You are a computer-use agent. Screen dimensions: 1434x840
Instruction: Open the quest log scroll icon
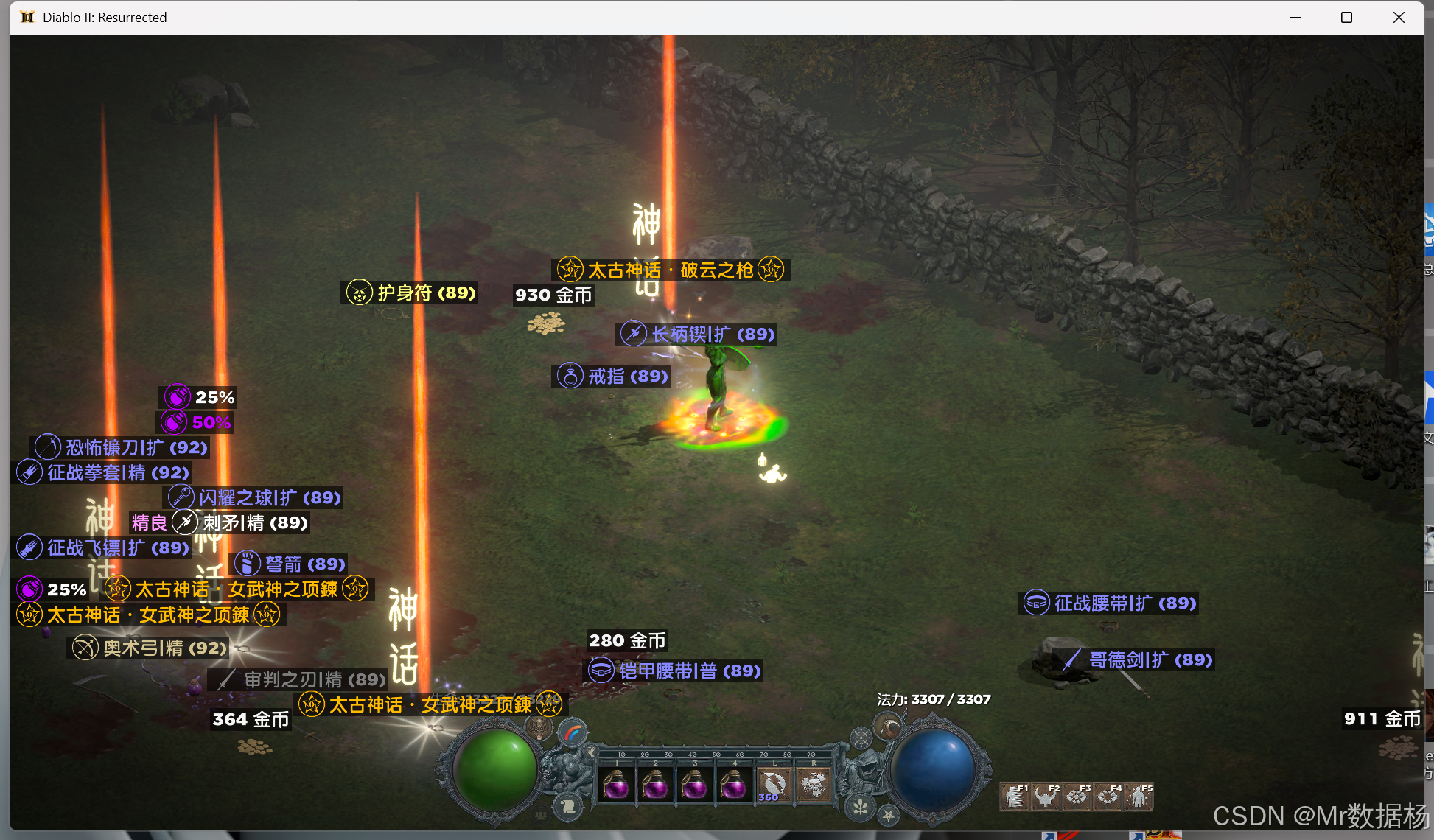568,806
